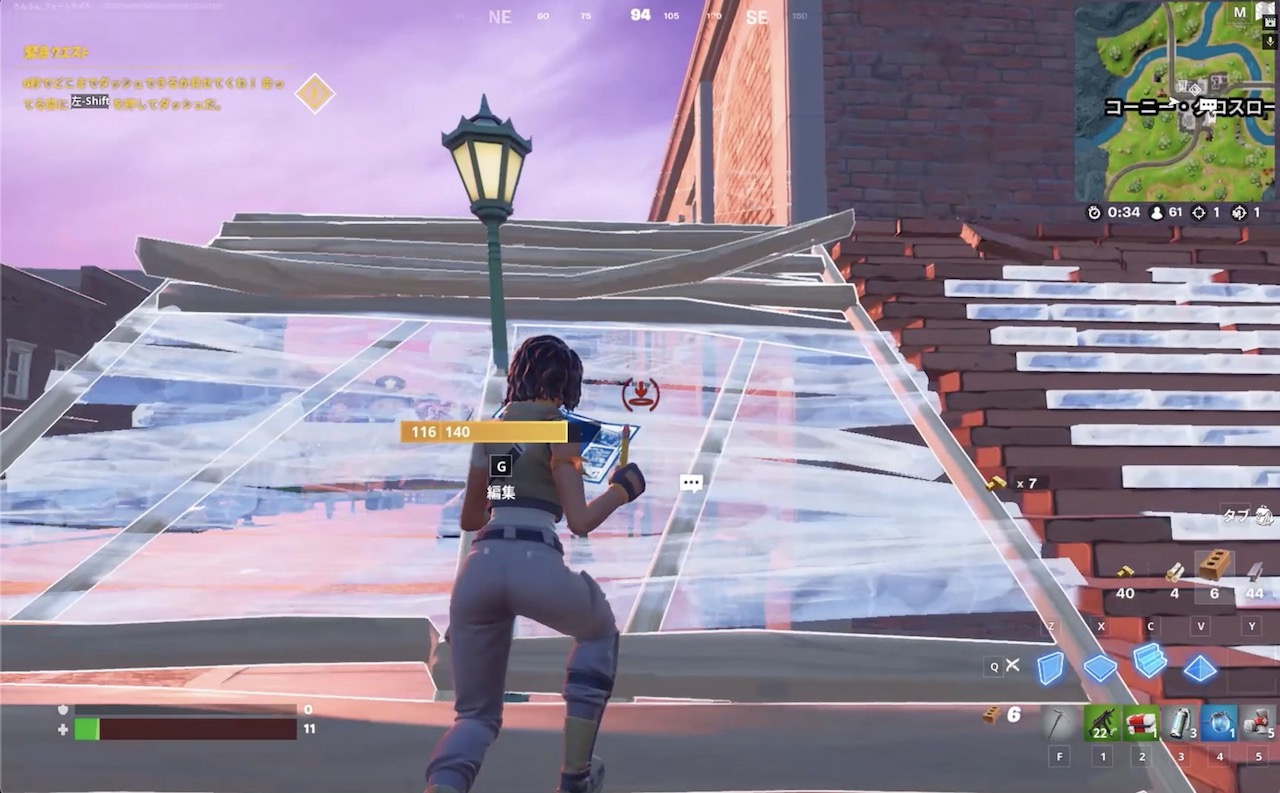Select the chug splash in slot 4
Viewport: 1280px width, 793px height.
tap(1221, 722)
